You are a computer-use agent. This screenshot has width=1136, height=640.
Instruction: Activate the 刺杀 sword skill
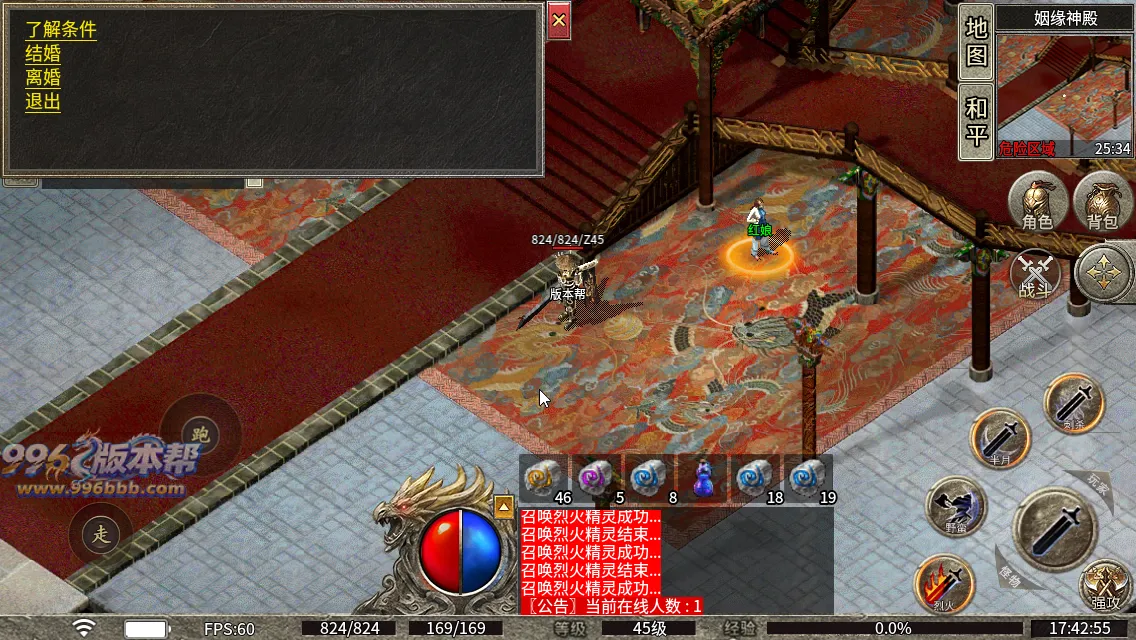(1074, 404)
